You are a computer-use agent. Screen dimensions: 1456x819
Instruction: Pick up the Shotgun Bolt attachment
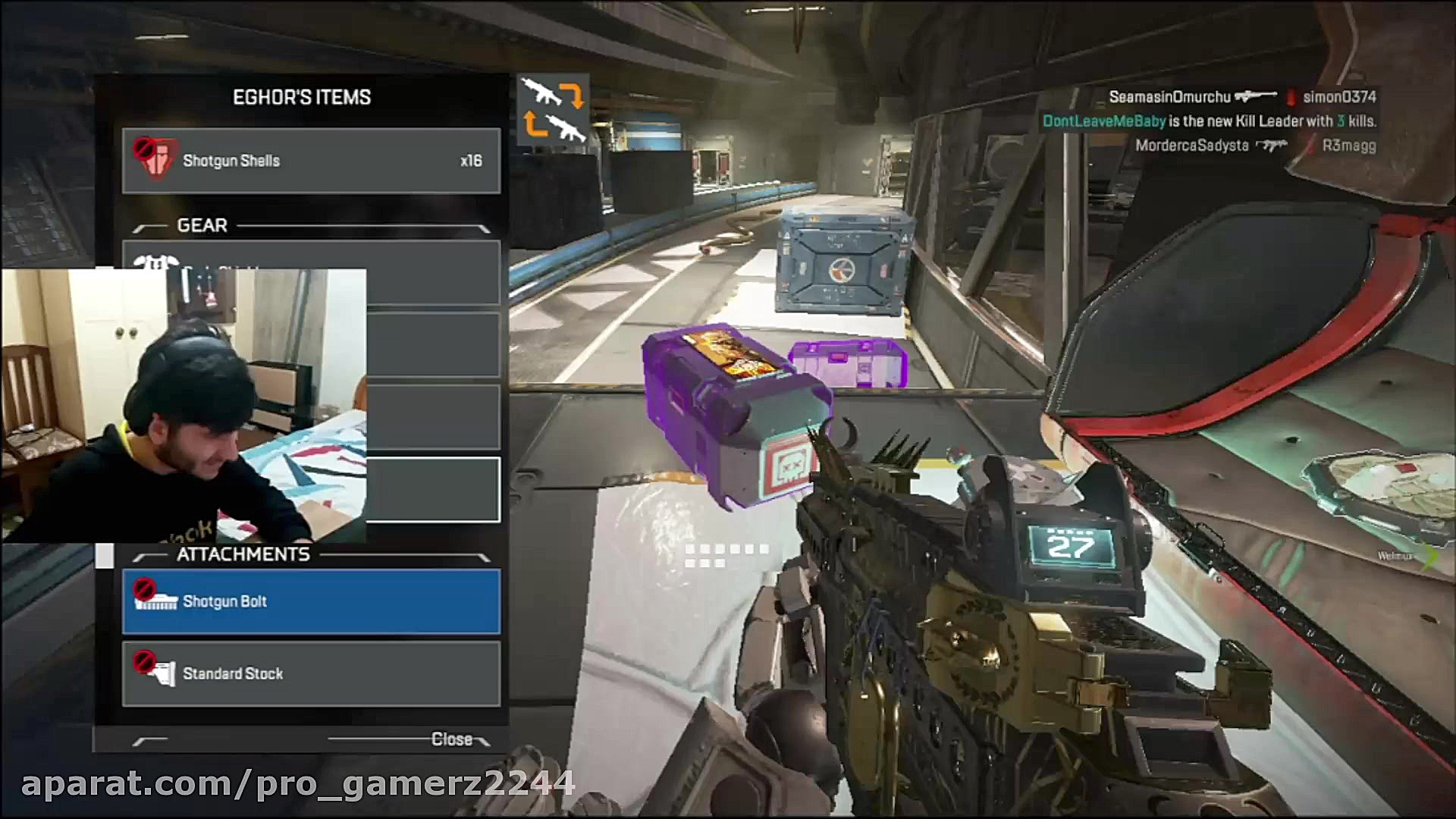point(311,601)
